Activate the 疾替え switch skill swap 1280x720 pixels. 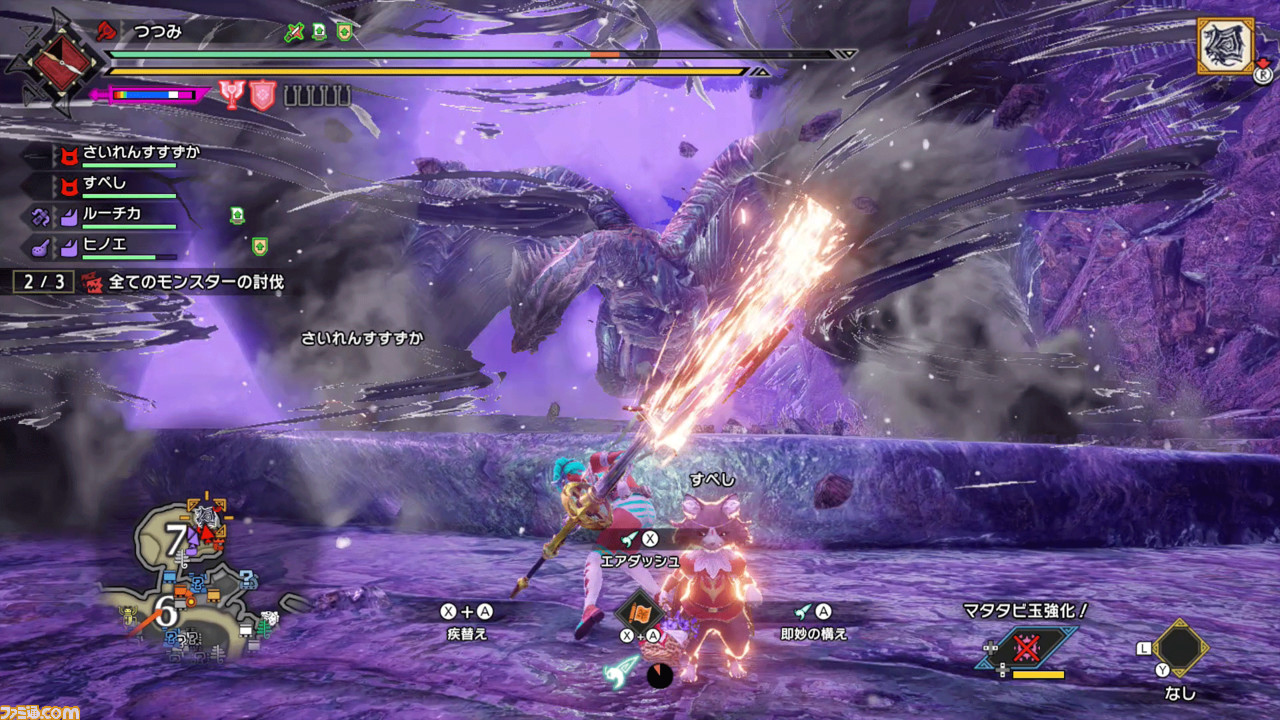click(466, 621)
